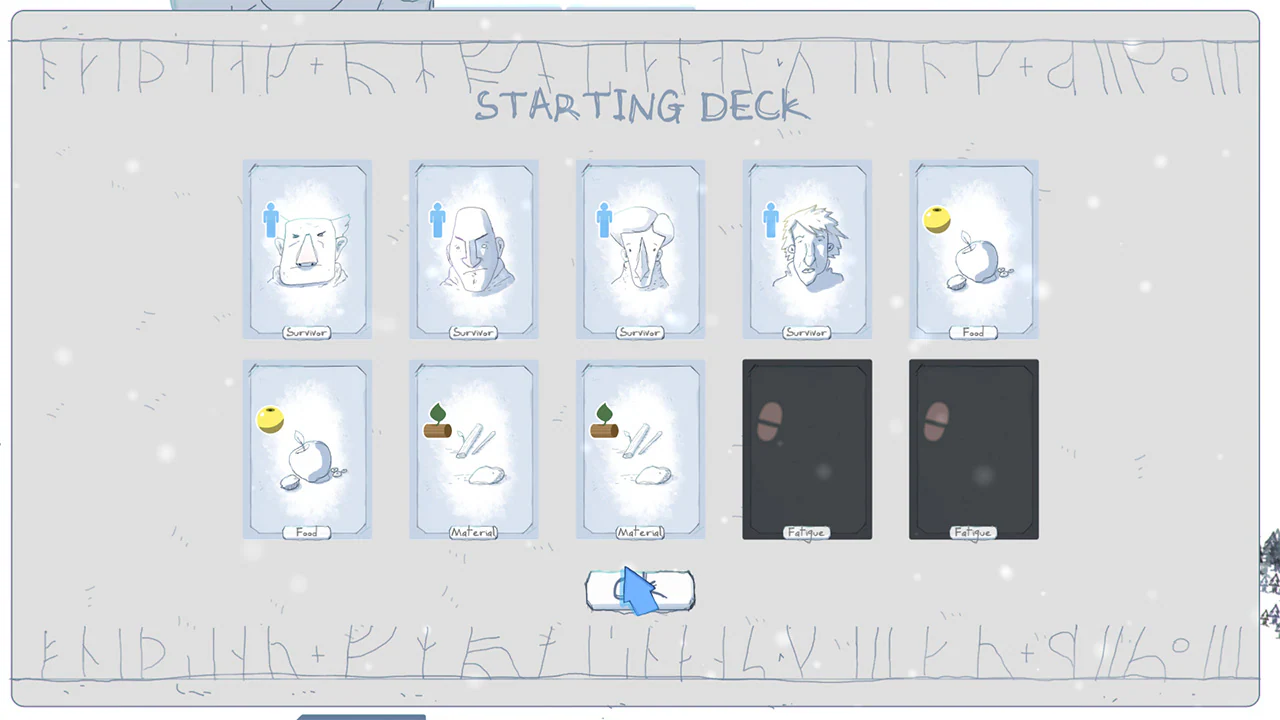1280x720 pixels.
Task: Click the person icon on the fourth Survivor card
Action: (771, 220)
